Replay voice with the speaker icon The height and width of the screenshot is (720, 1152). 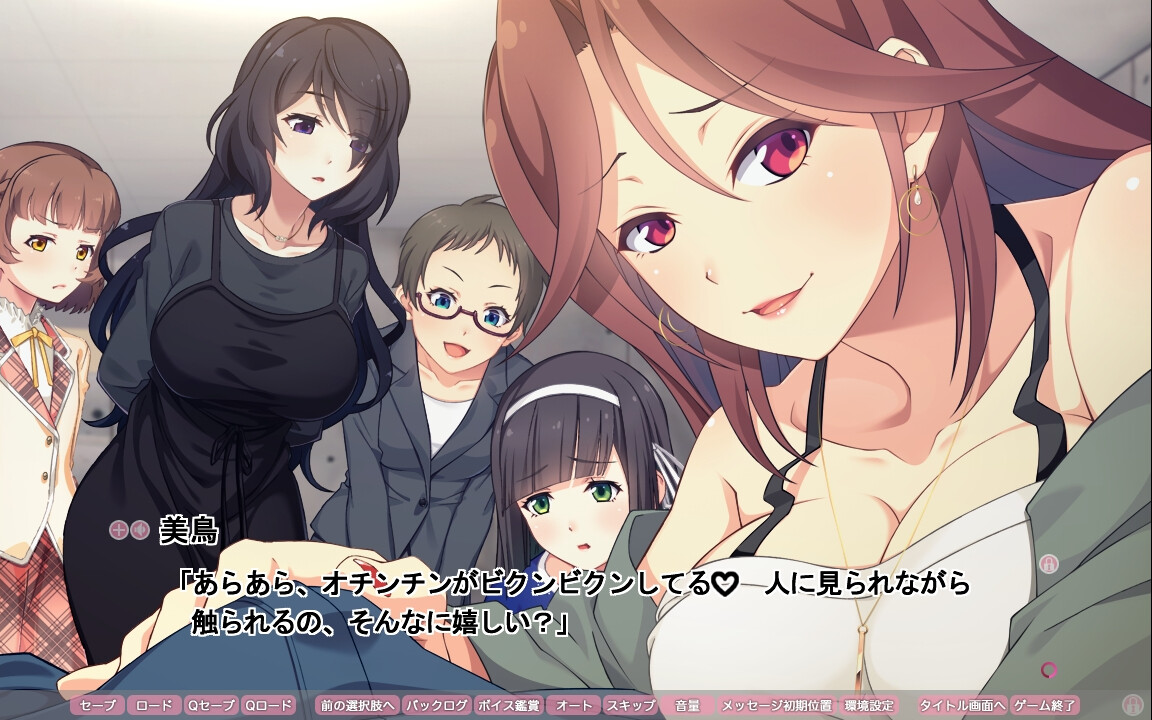pos(139,530)
